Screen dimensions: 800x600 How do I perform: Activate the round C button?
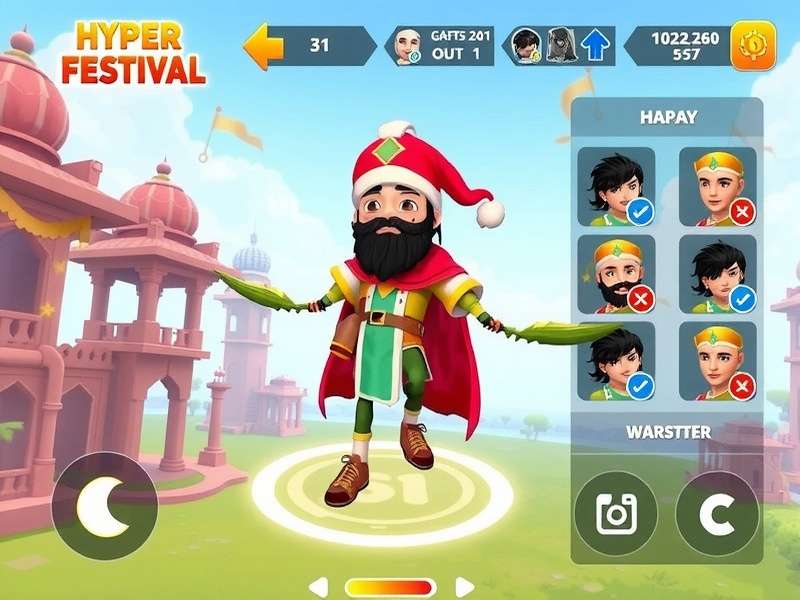(x=717, y=514)
